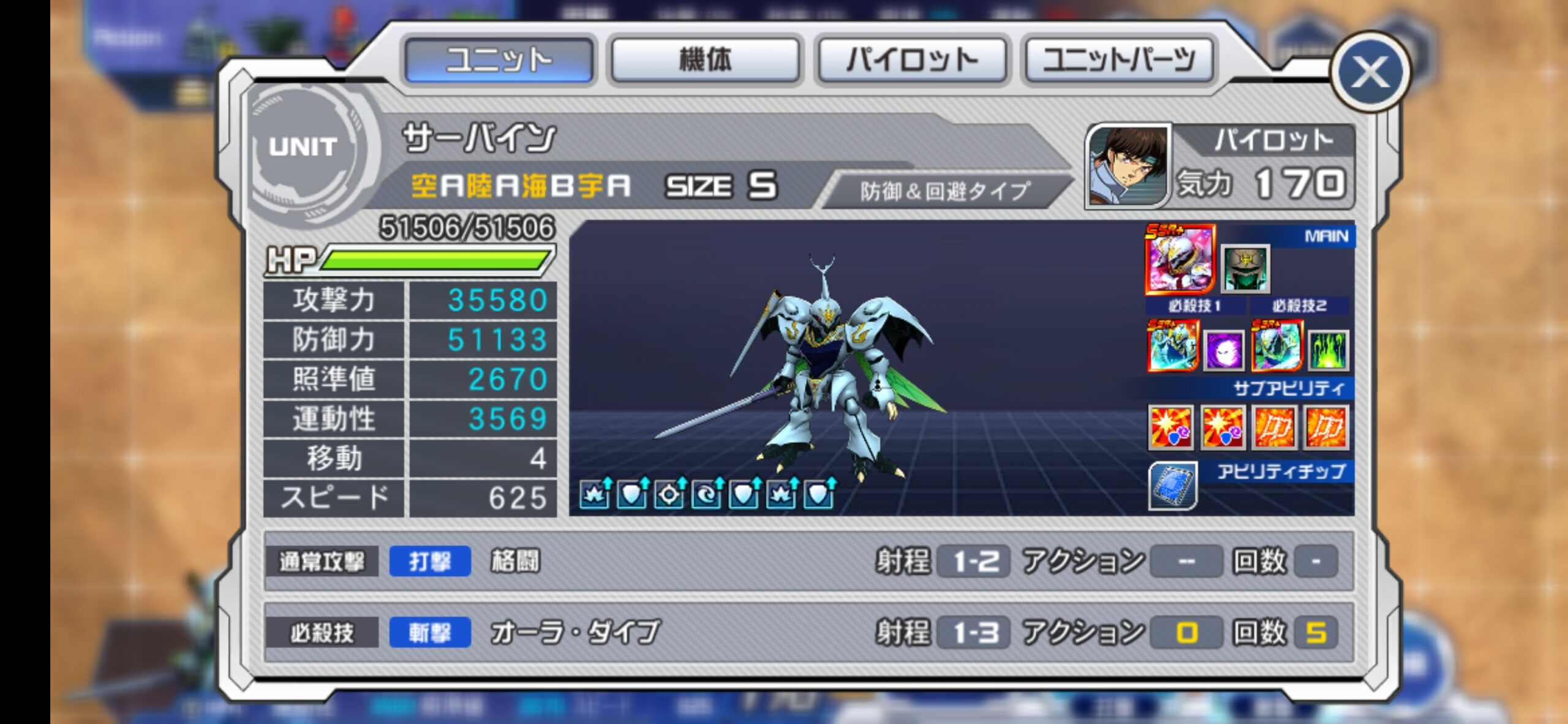This screenshot has width=1568, height=724.
Task: Tap the swirl buff status icon
Action: pos(706,494)
